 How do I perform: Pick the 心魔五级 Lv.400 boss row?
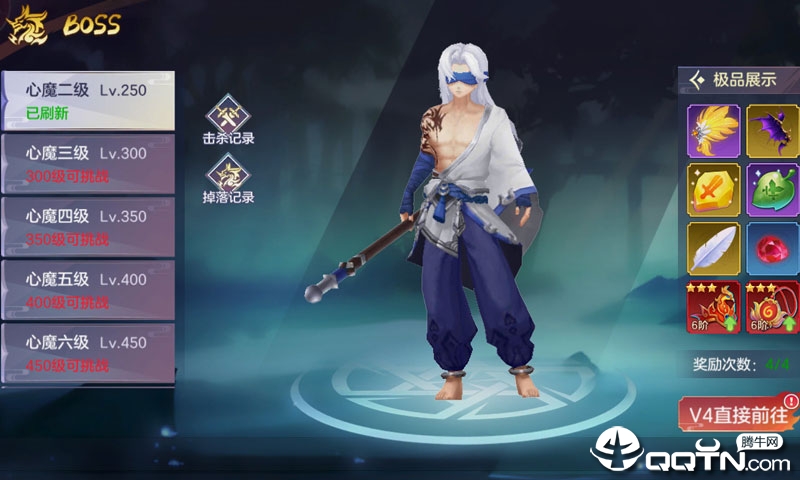87,289
